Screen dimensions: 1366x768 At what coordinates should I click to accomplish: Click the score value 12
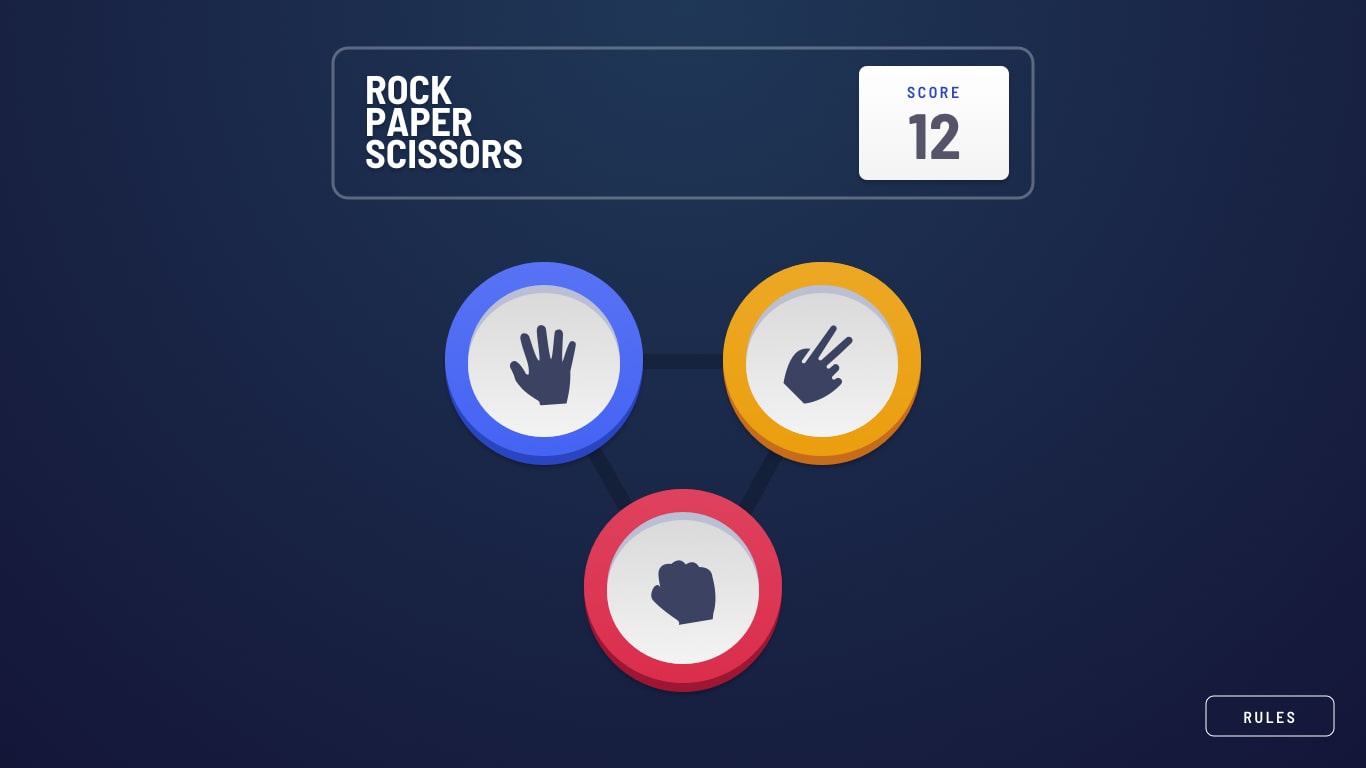pyautogui.click(x=933, y=138)
